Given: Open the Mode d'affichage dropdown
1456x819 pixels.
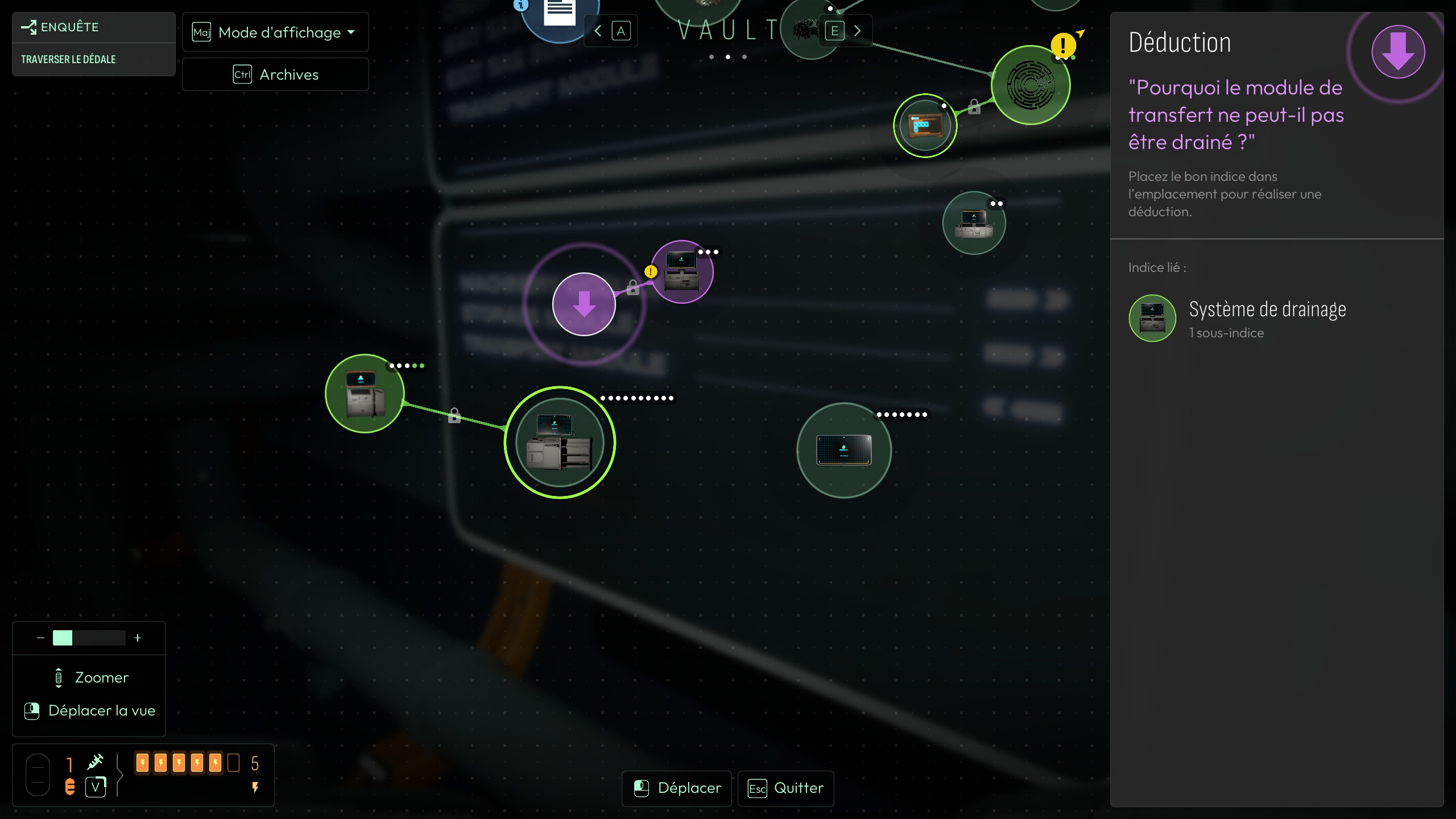Looking at the screenshot, I should coord(275,32).
